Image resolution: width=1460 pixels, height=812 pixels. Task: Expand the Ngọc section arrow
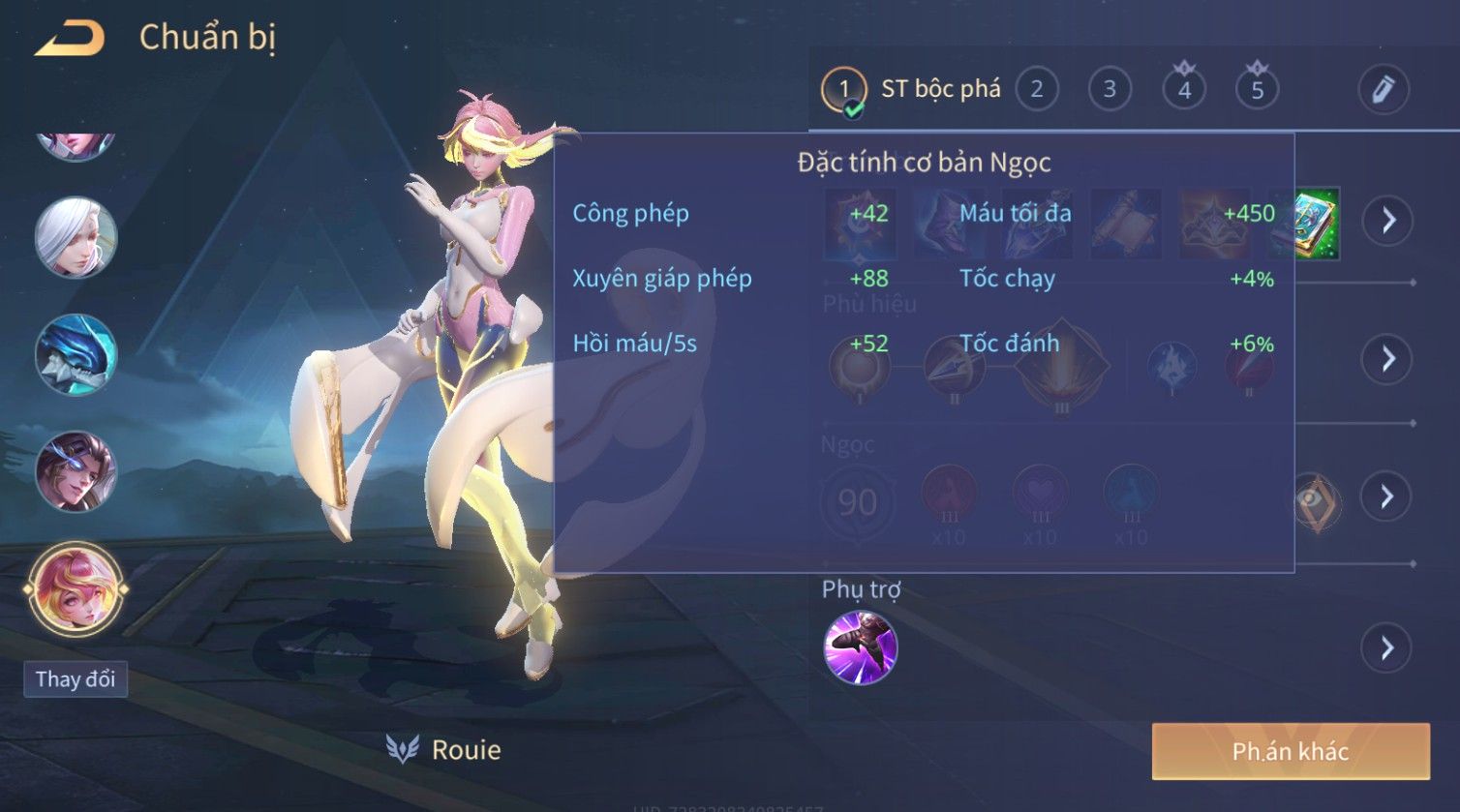pos(1387,496)
